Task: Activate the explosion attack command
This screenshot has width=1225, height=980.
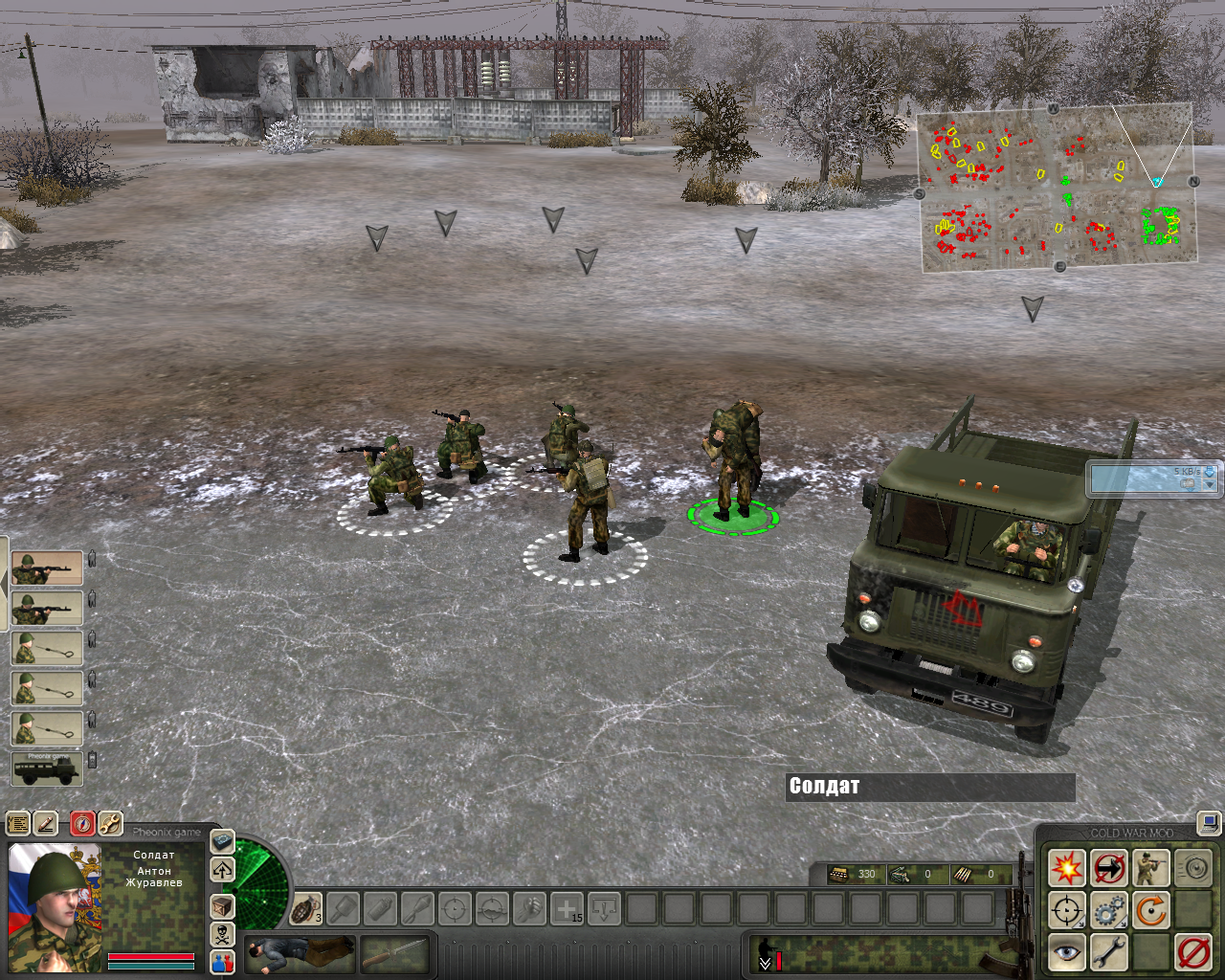Action: pos(1066,869)
